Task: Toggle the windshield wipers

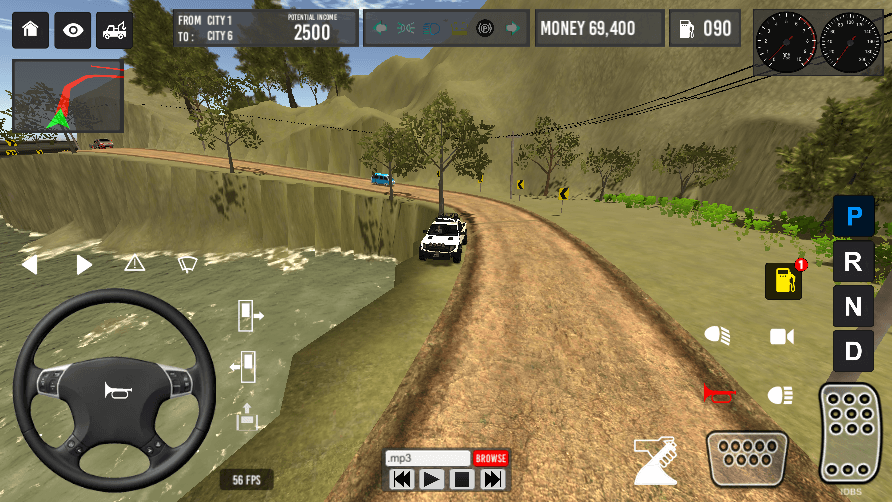Action: [187, 264]
